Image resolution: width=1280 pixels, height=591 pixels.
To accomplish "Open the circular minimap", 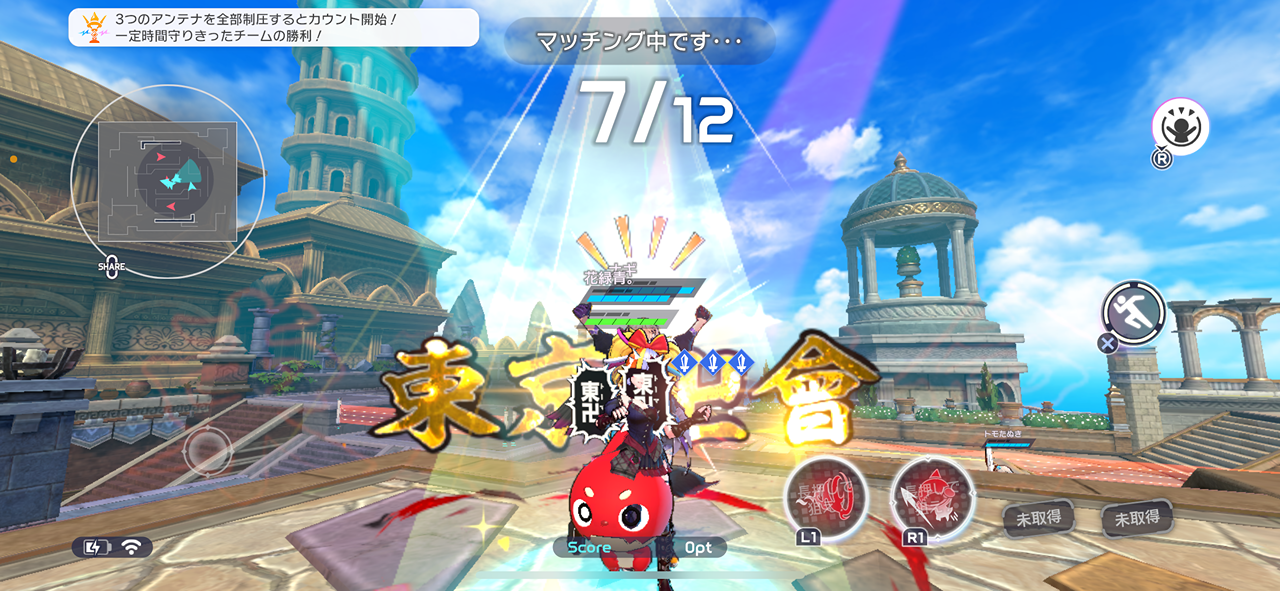I will pos(167,181).
